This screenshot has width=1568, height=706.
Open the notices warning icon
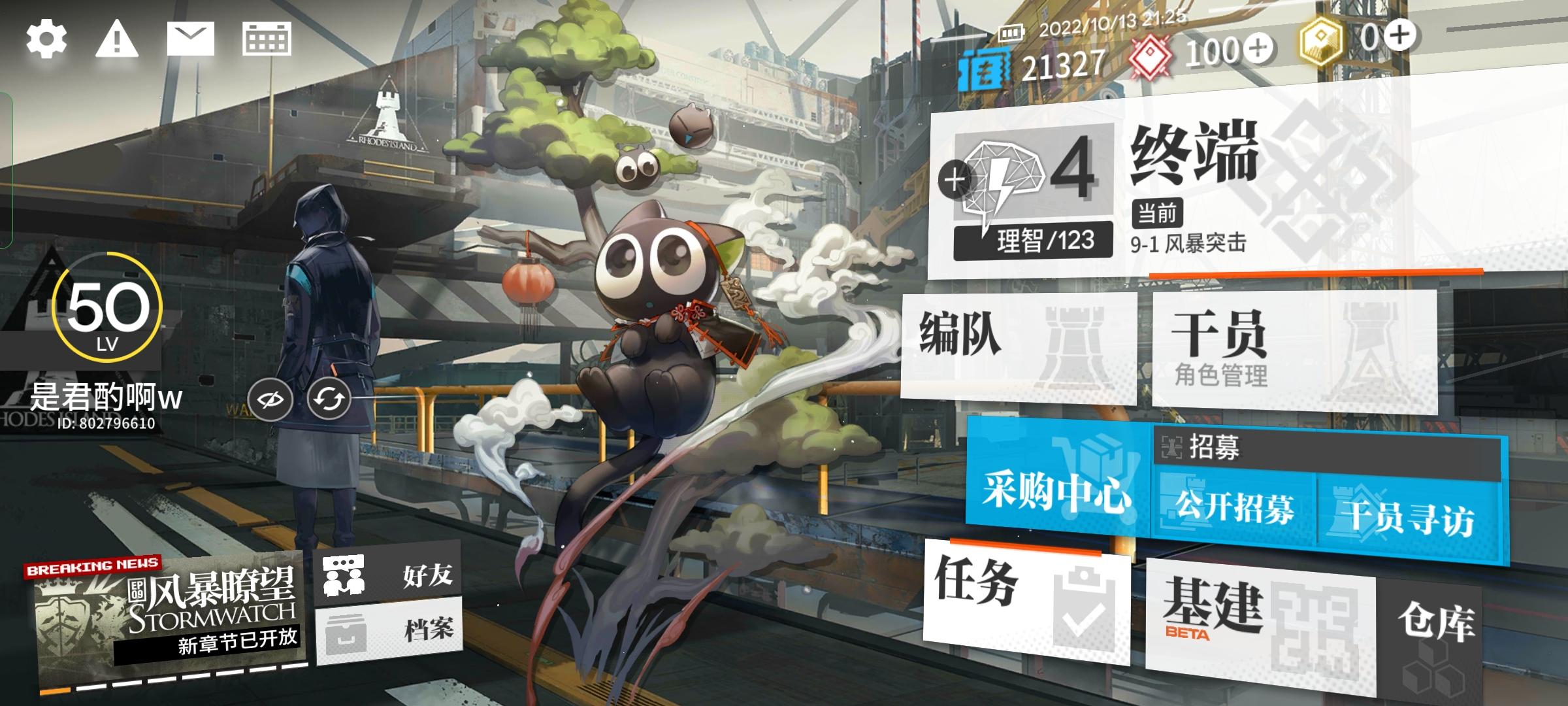point(115,39)
